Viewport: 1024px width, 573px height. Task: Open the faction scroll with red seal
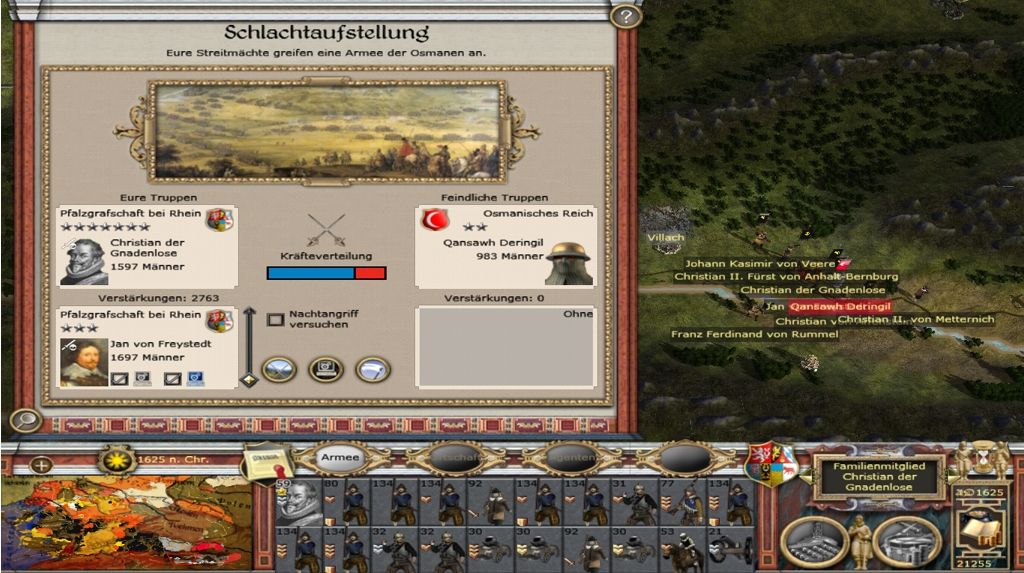click(264, 463)
